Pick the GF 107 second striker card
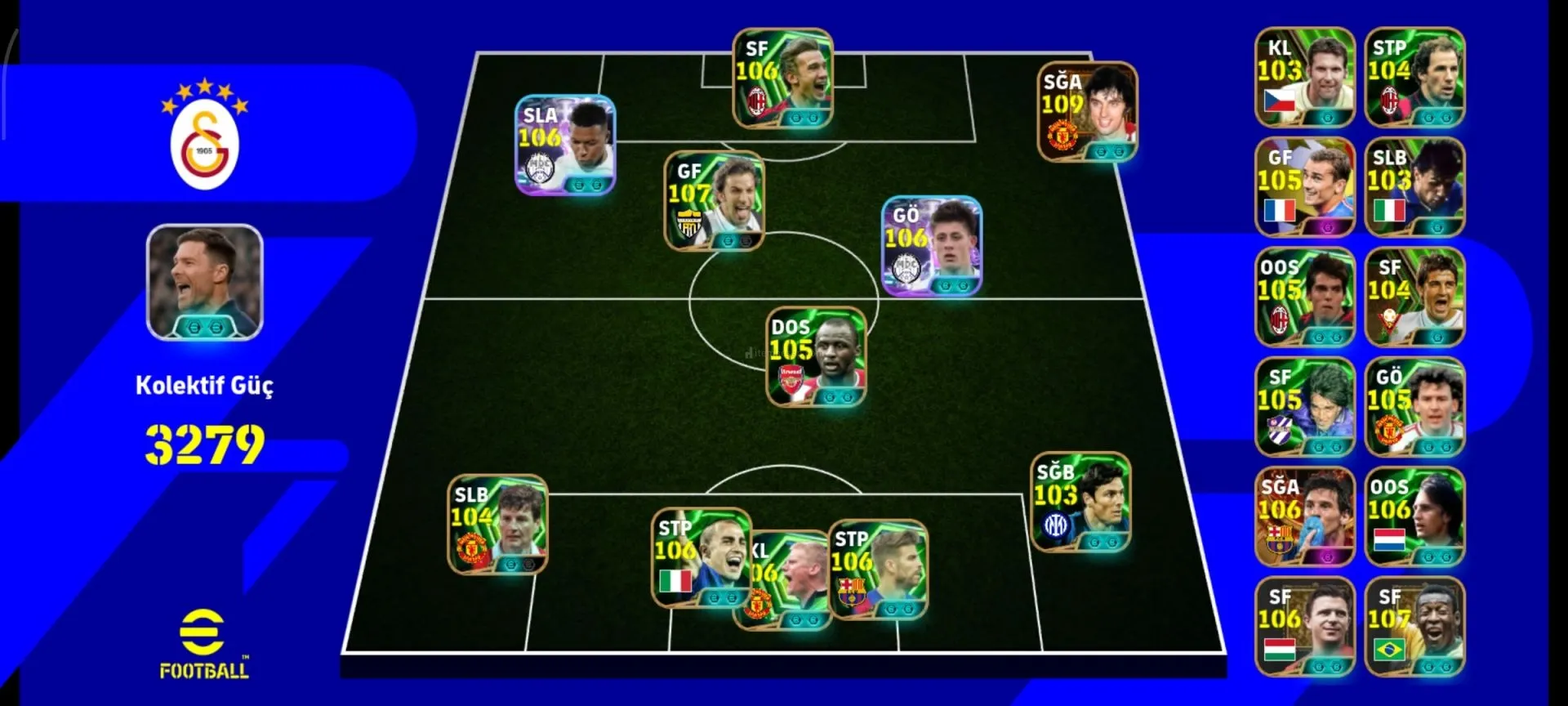 click(714, 200)
